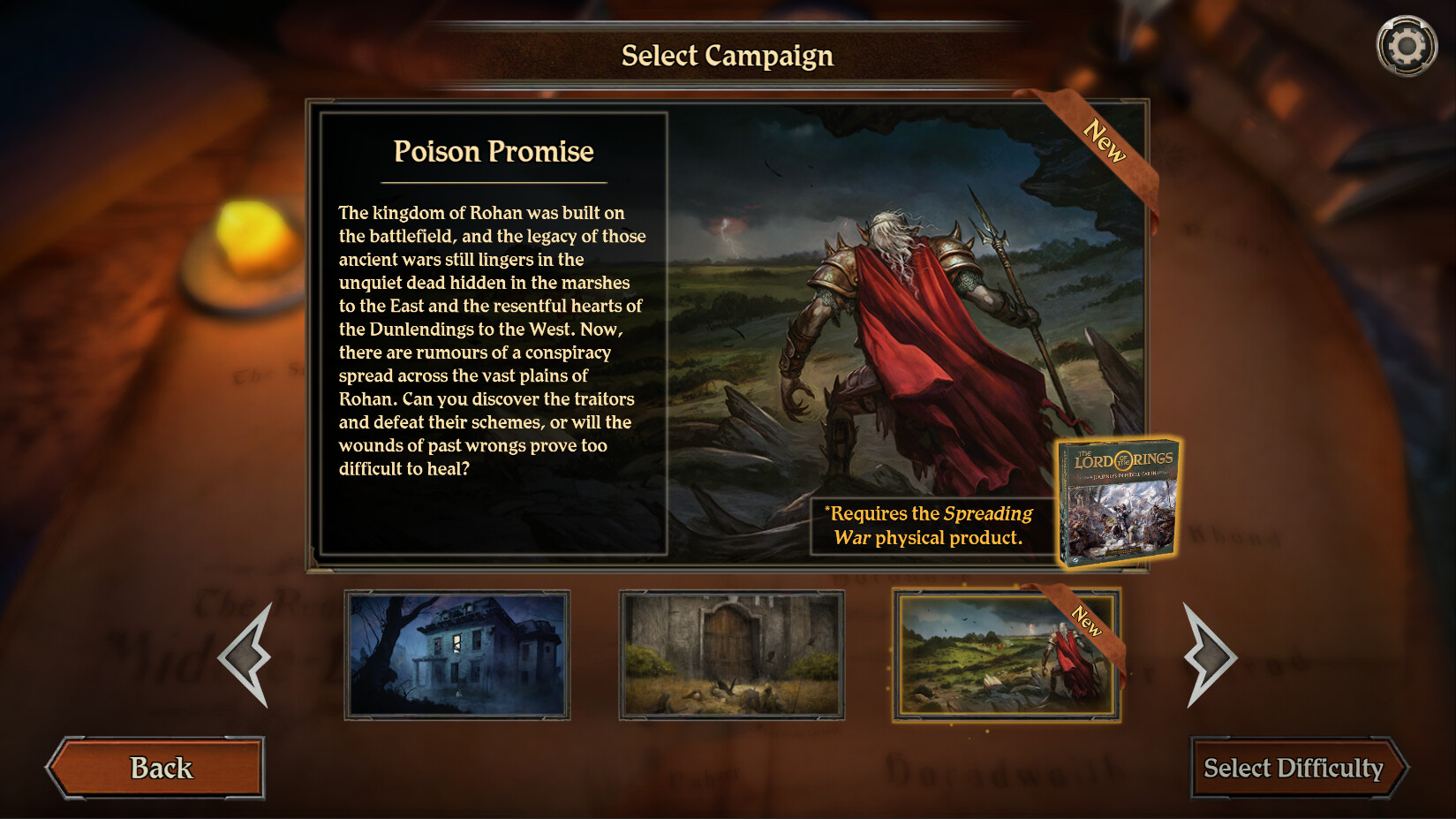Screen dimensions: 1456x819
Task: Click the Spreading War requirement notice
Action: click(x=927, y=526)
